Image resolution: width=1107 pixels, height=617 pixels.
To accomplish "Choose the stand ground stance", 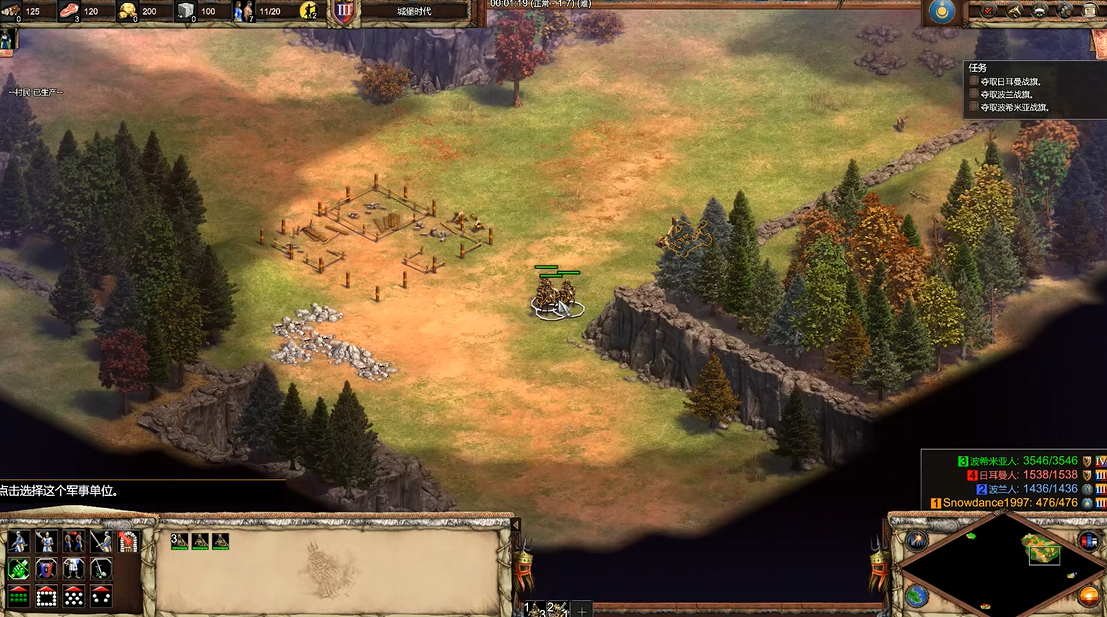I will (73, 542).
